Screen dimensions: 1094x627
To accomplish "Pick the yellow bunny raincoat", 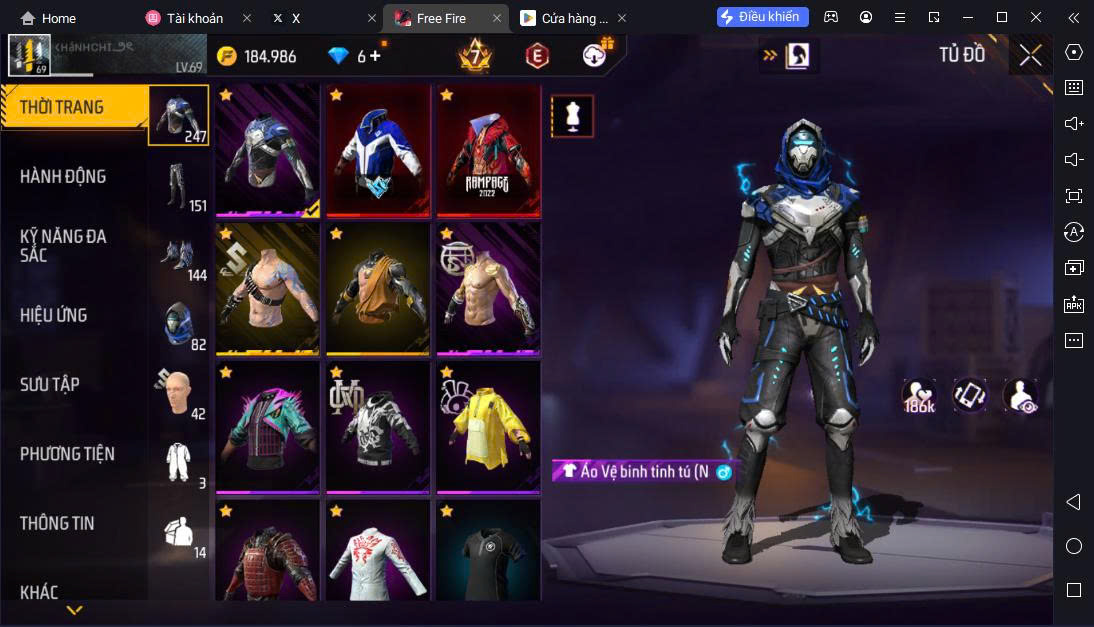I will pos(487,427).
